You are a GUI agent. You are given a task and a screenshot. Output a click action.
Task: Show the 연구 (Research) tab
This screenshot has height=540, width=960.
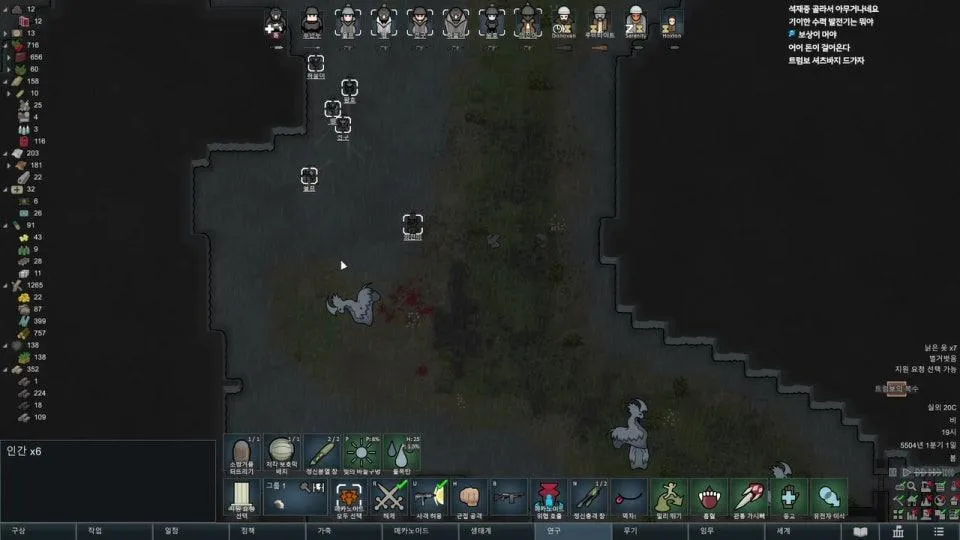click(x=554, y=531)
